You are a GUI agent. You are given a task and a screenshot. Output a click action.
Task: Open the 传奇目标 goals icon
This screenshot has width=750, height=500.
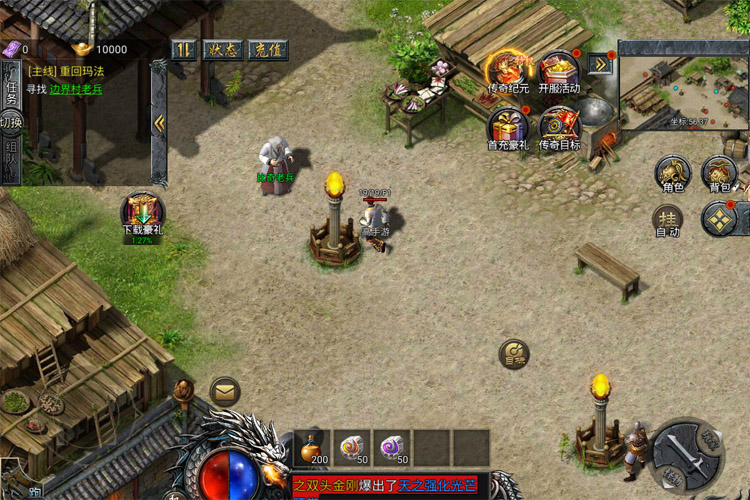[x=559, y=127]
